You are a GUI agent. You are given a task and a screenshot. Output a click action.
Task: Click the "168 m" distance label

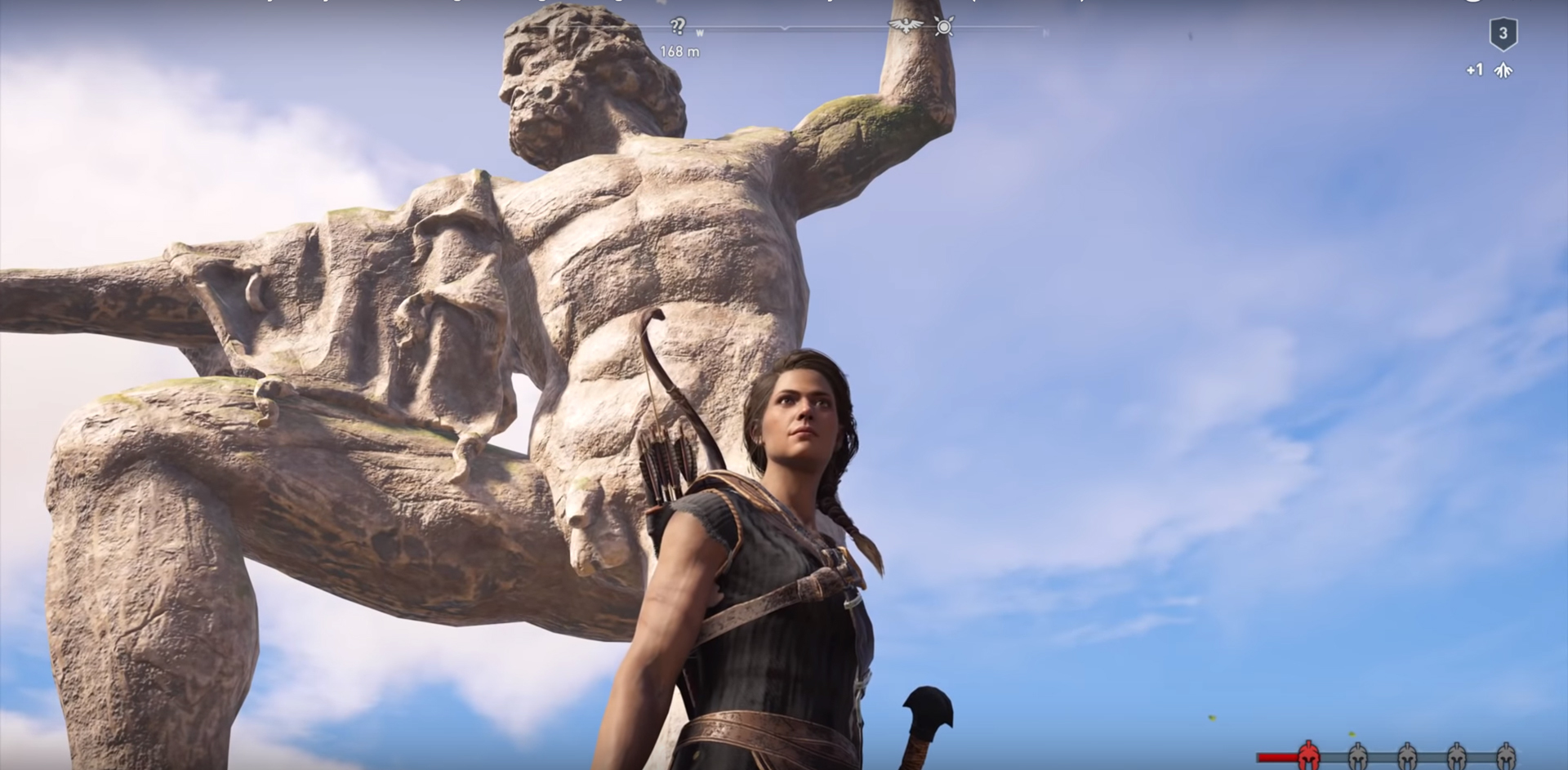pos(680,51)
